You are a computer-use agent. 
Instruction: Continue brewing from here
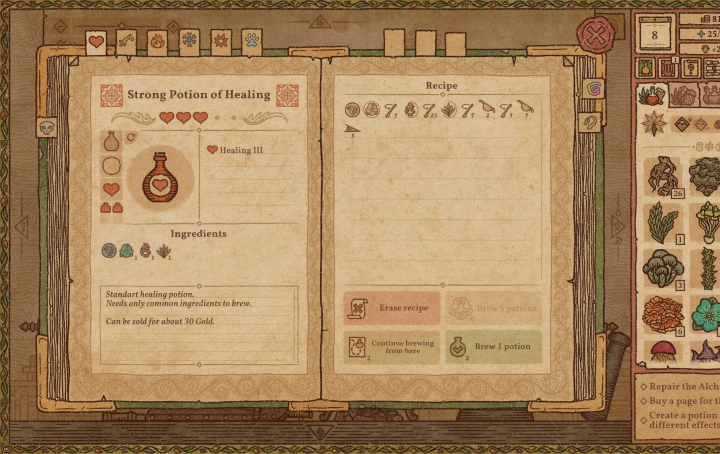(392, 346)
